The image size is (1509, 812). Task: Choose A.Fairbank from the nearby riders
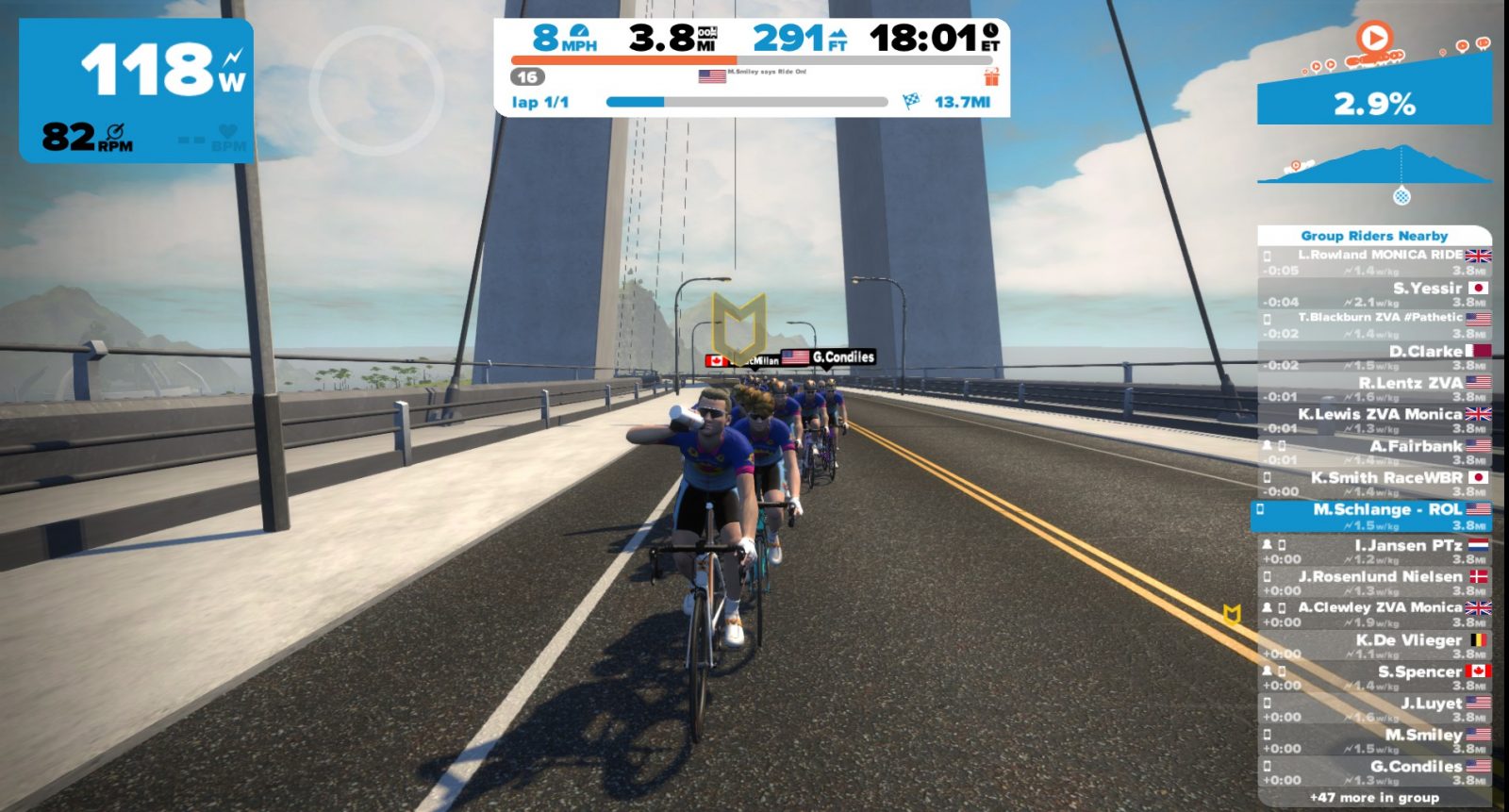(x=1374, y=452)
